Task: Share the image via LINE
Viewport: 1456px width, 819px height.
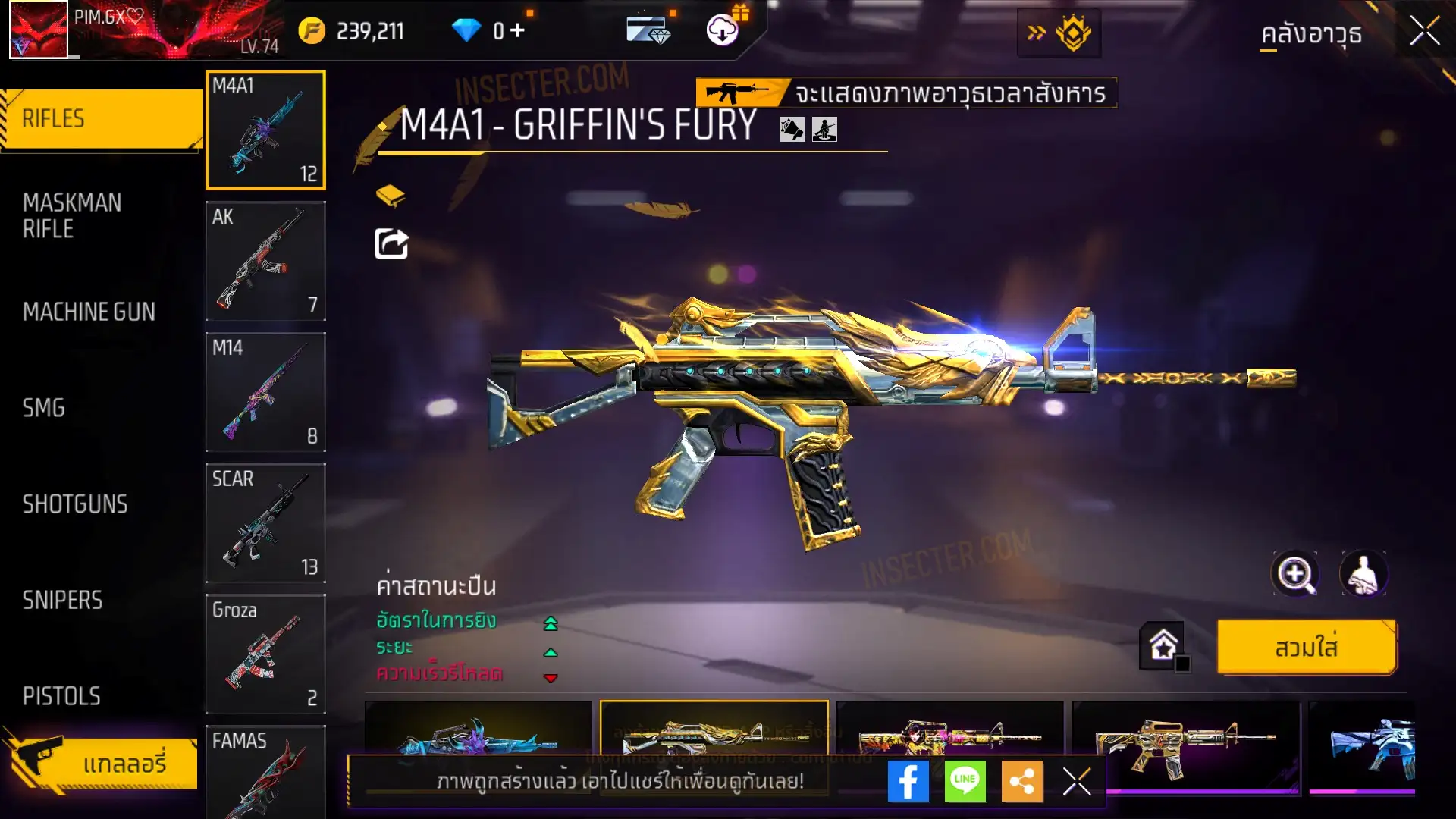Action: click(x=965, y=781)
